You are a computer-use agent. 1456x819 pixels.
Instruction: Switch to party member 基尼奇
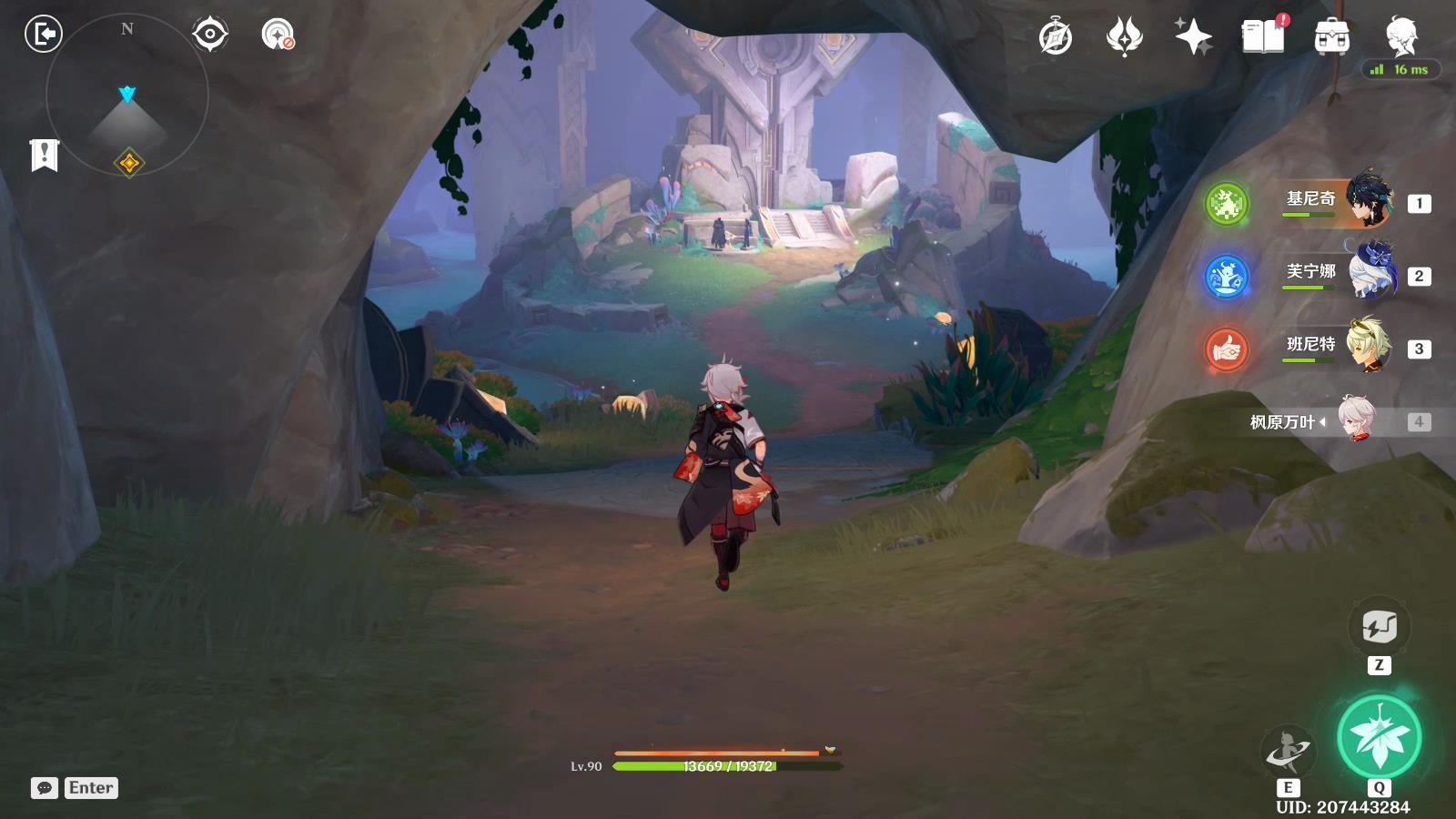pos(1338,200)
